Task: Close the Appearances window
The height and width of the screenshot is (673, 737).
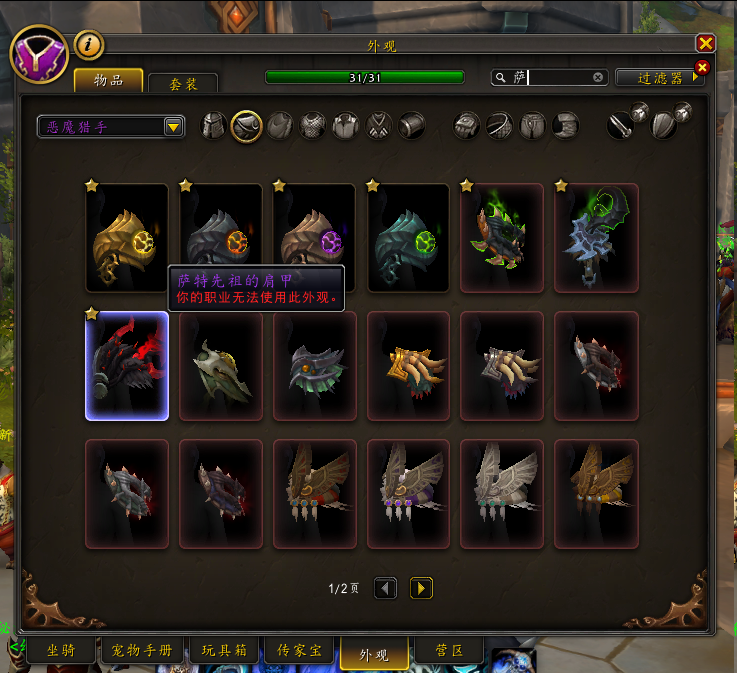Action: [x=705, y=43]
